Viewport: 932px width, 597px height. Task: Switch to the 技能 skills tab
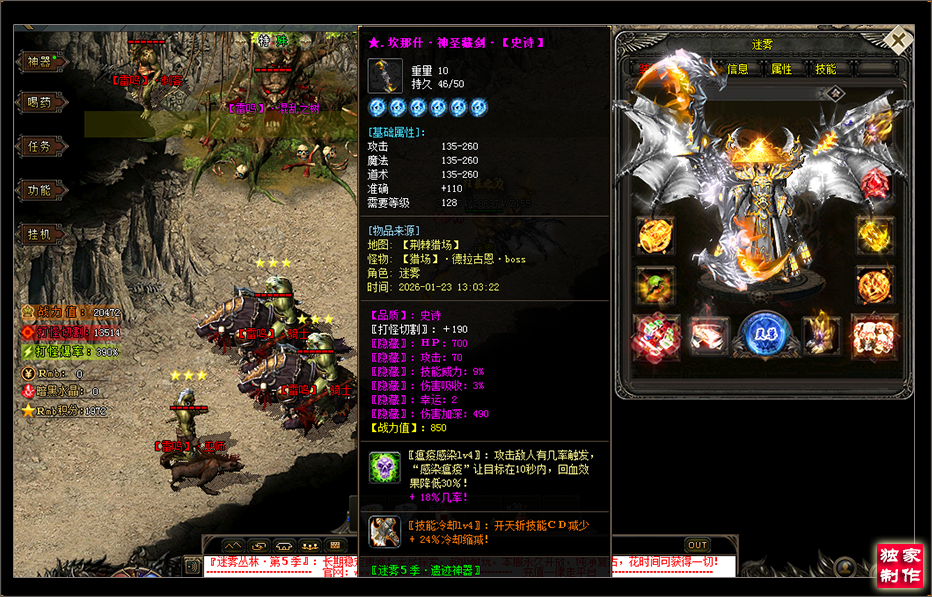click(x=825, y=69)
